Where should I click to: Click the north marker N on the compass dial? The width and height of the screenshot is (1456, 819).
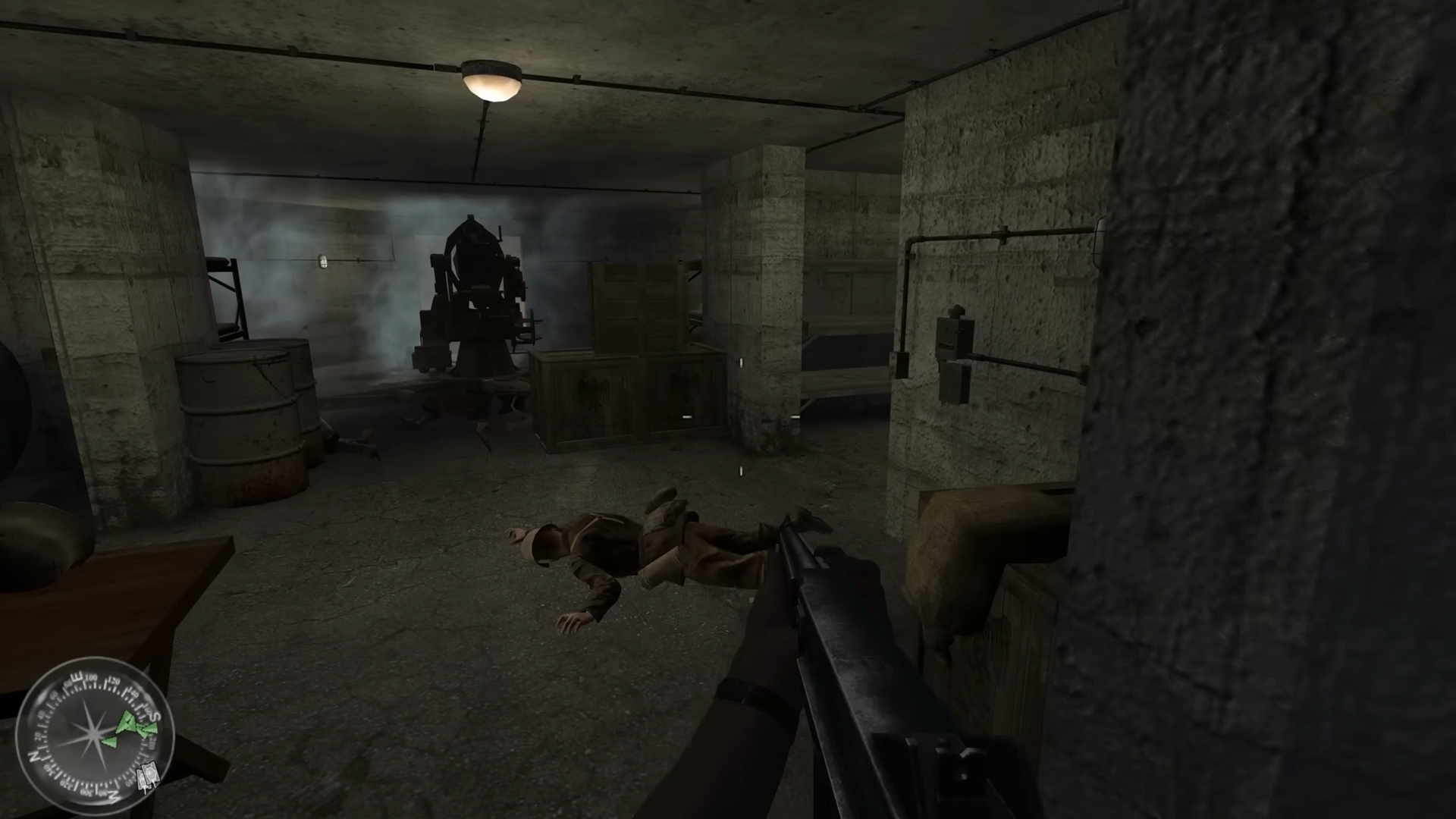(x=33, y=756)
